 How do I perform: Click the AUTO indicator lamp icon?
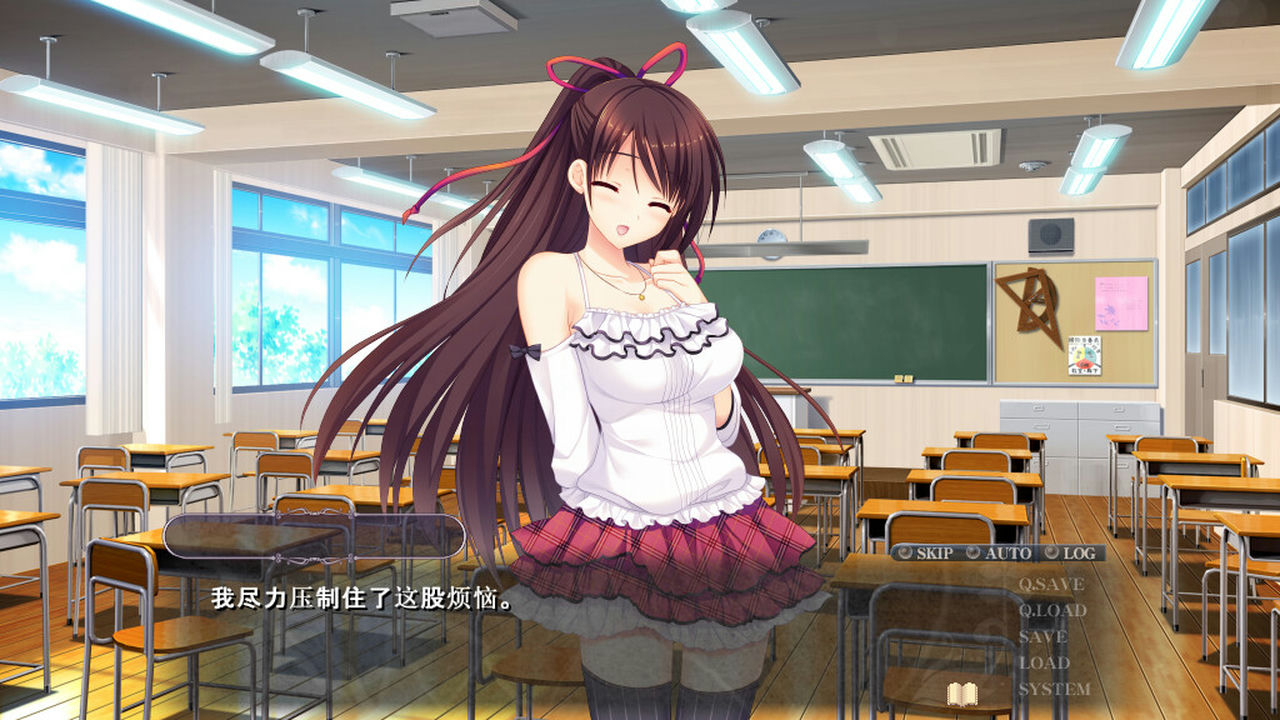pyautogui.click(x=974, y=552)
